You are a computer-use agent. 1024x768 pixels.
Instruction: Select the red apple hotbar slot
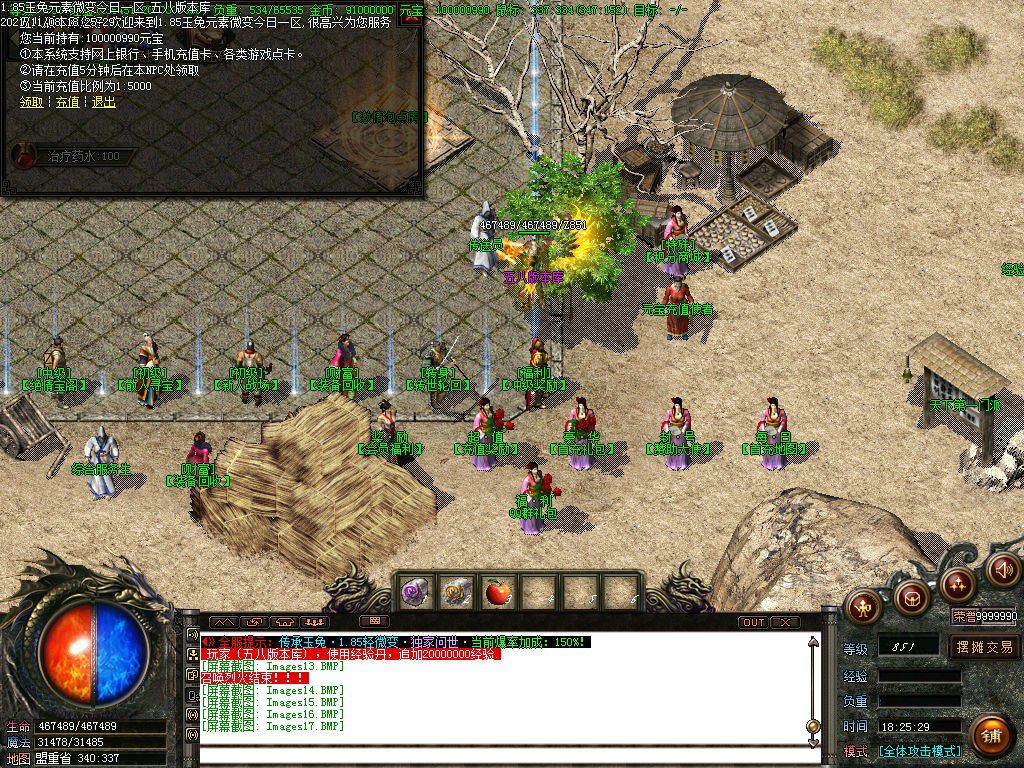click(x=497, y=593)
